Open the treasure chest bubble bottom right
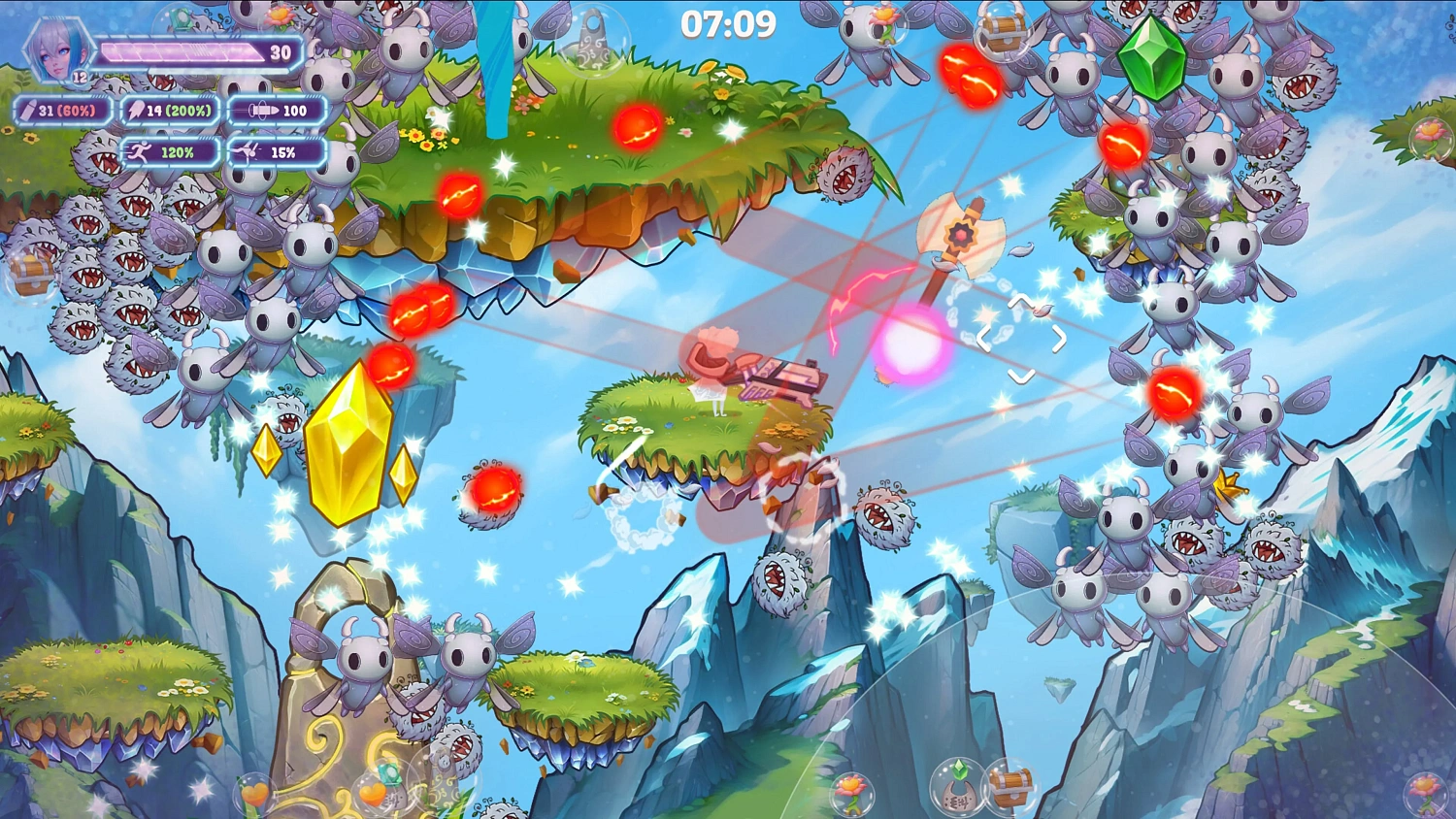The height and width of the screenshot is (819, 1456). 1010,789
